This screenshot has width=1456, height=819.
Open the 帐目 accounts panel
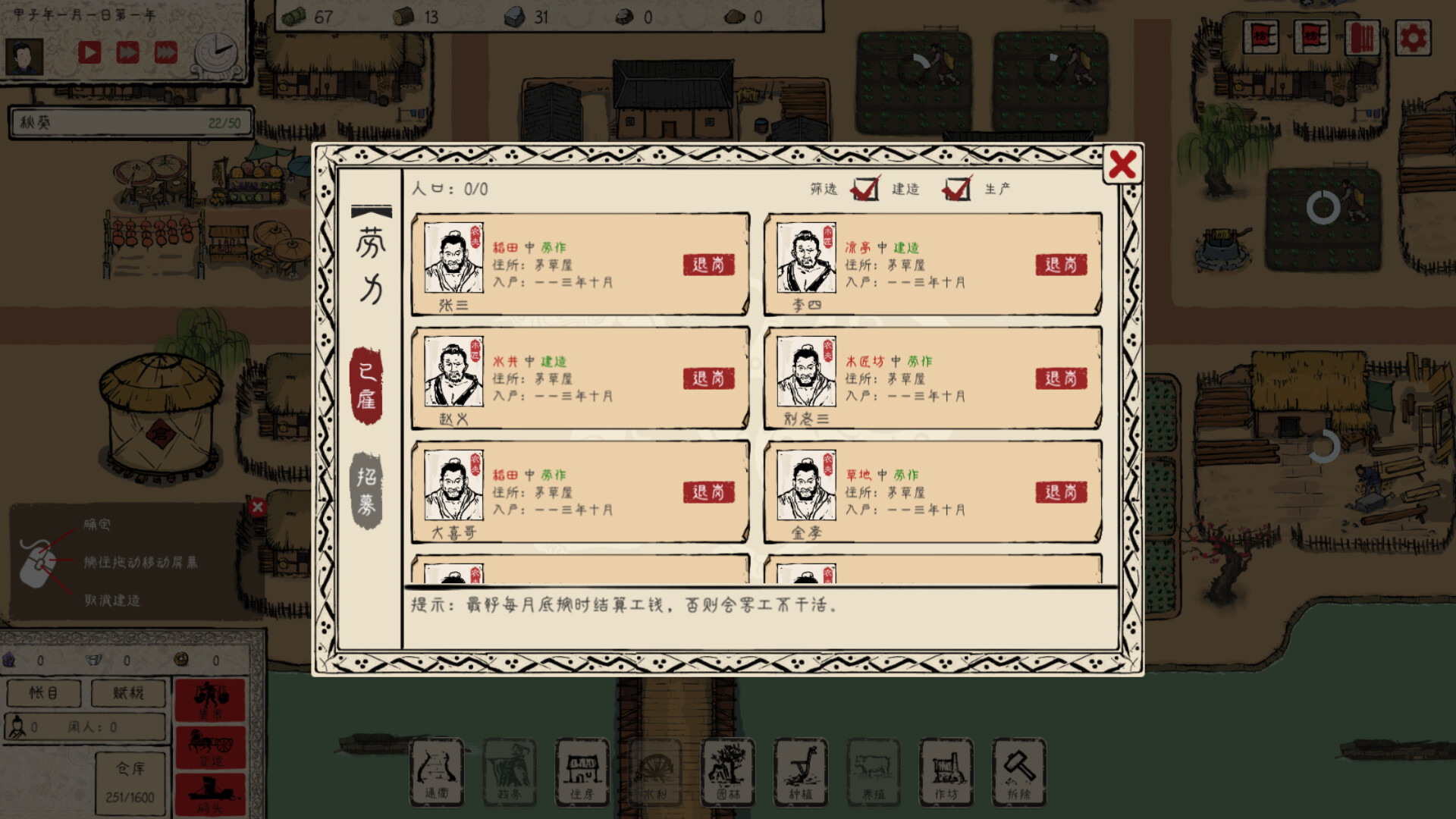[43, 692]
